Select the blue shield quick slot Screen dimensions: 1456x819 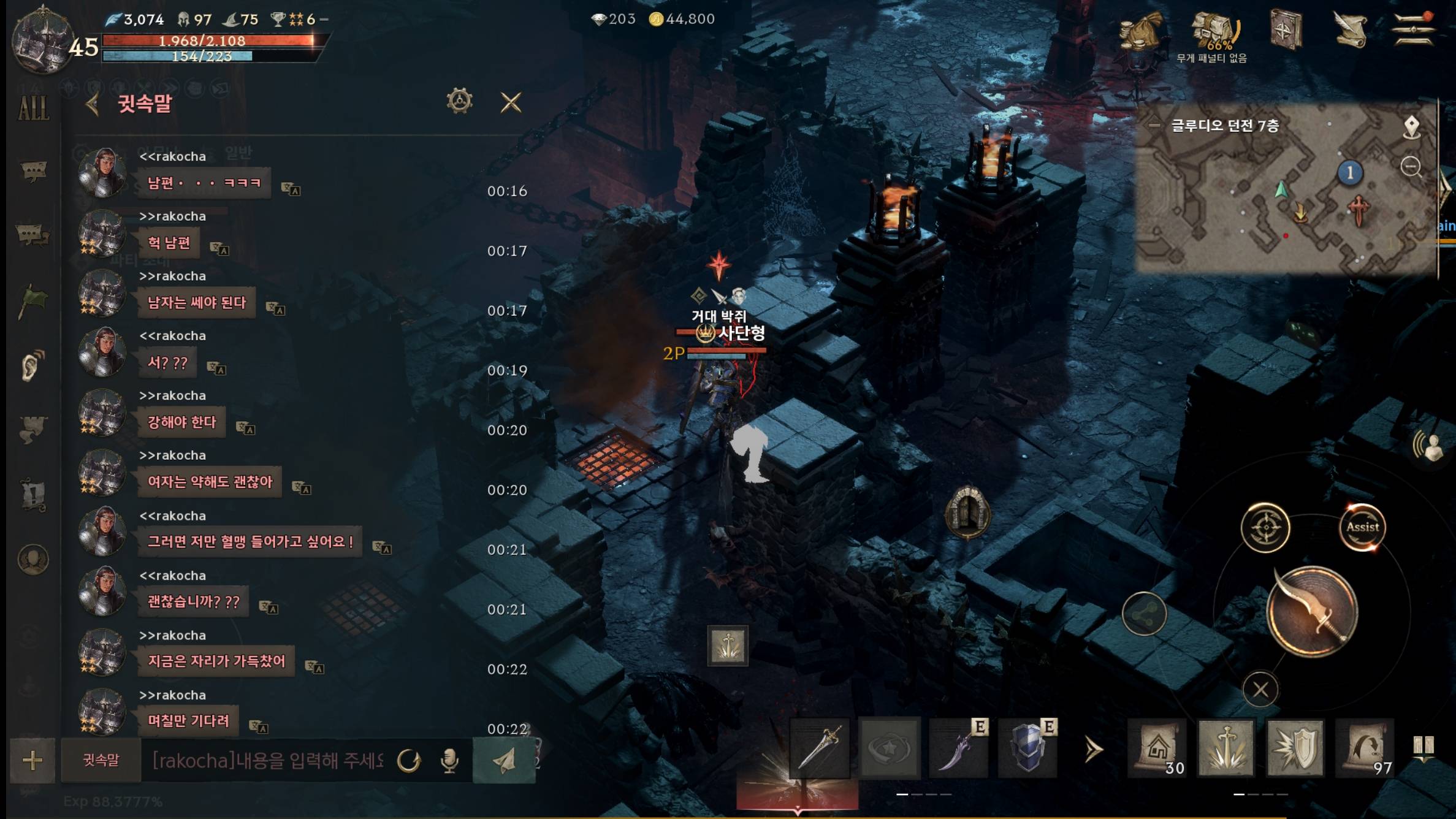1028,749
